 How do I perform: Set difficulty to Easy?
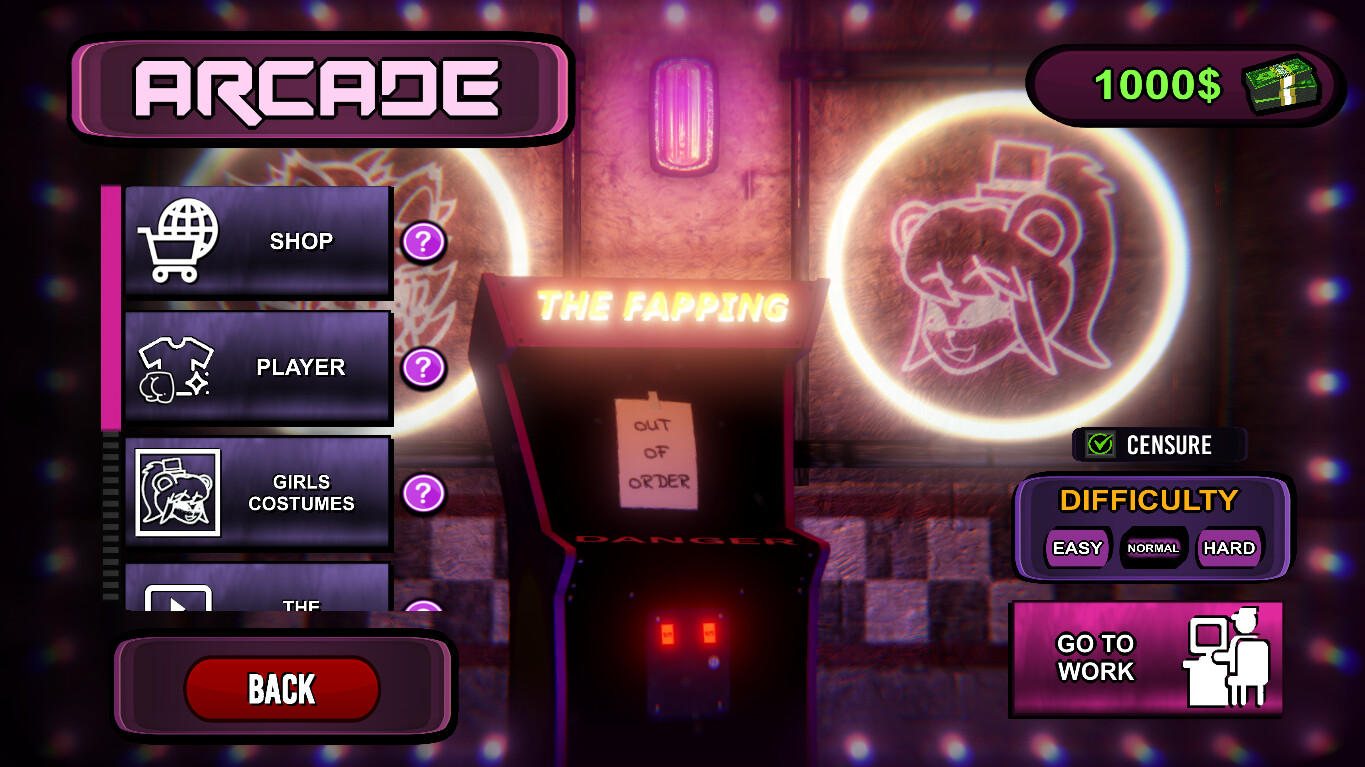pyautogui.click(x=1077, y=548)
